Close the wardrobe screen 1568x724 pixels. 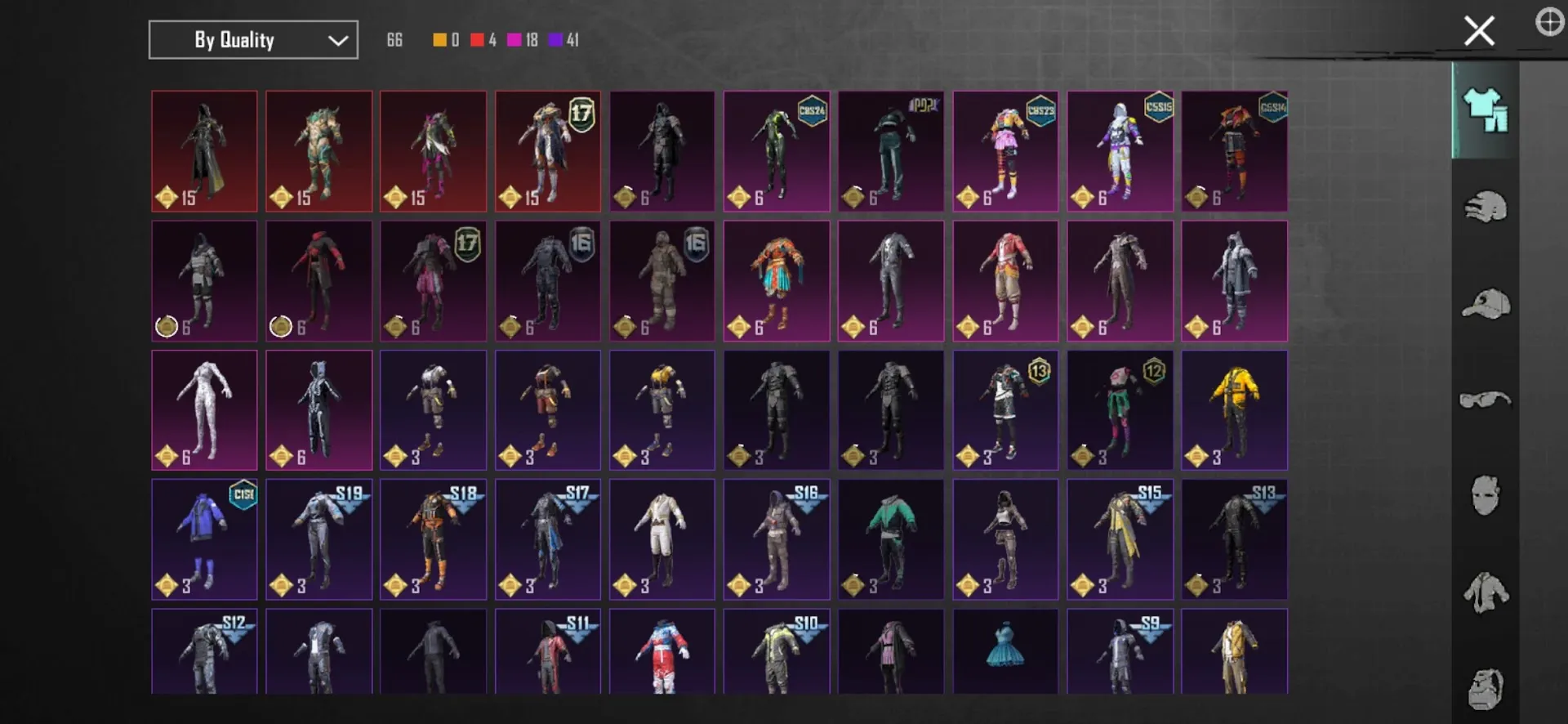click(1478, 29)
